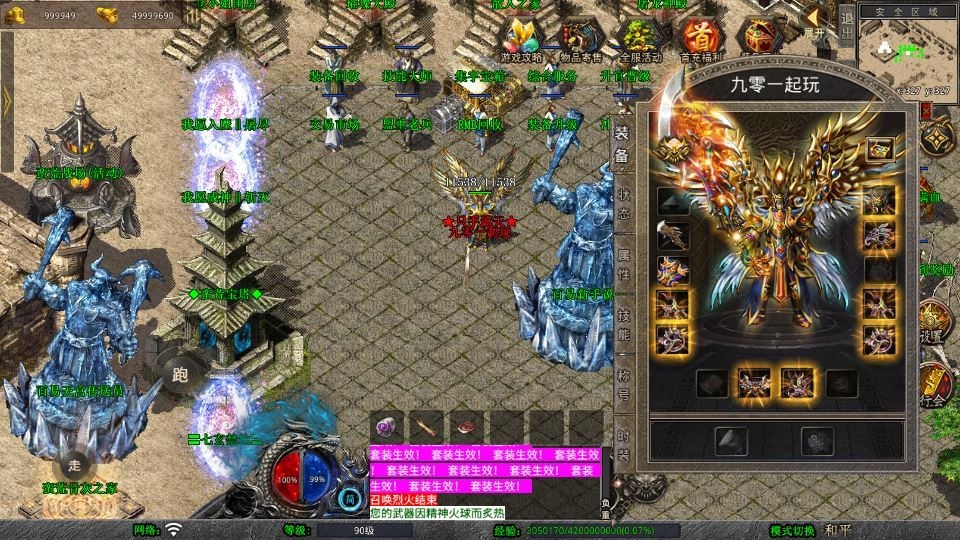Click the 展开 expand arrow button

click(815, 18)
